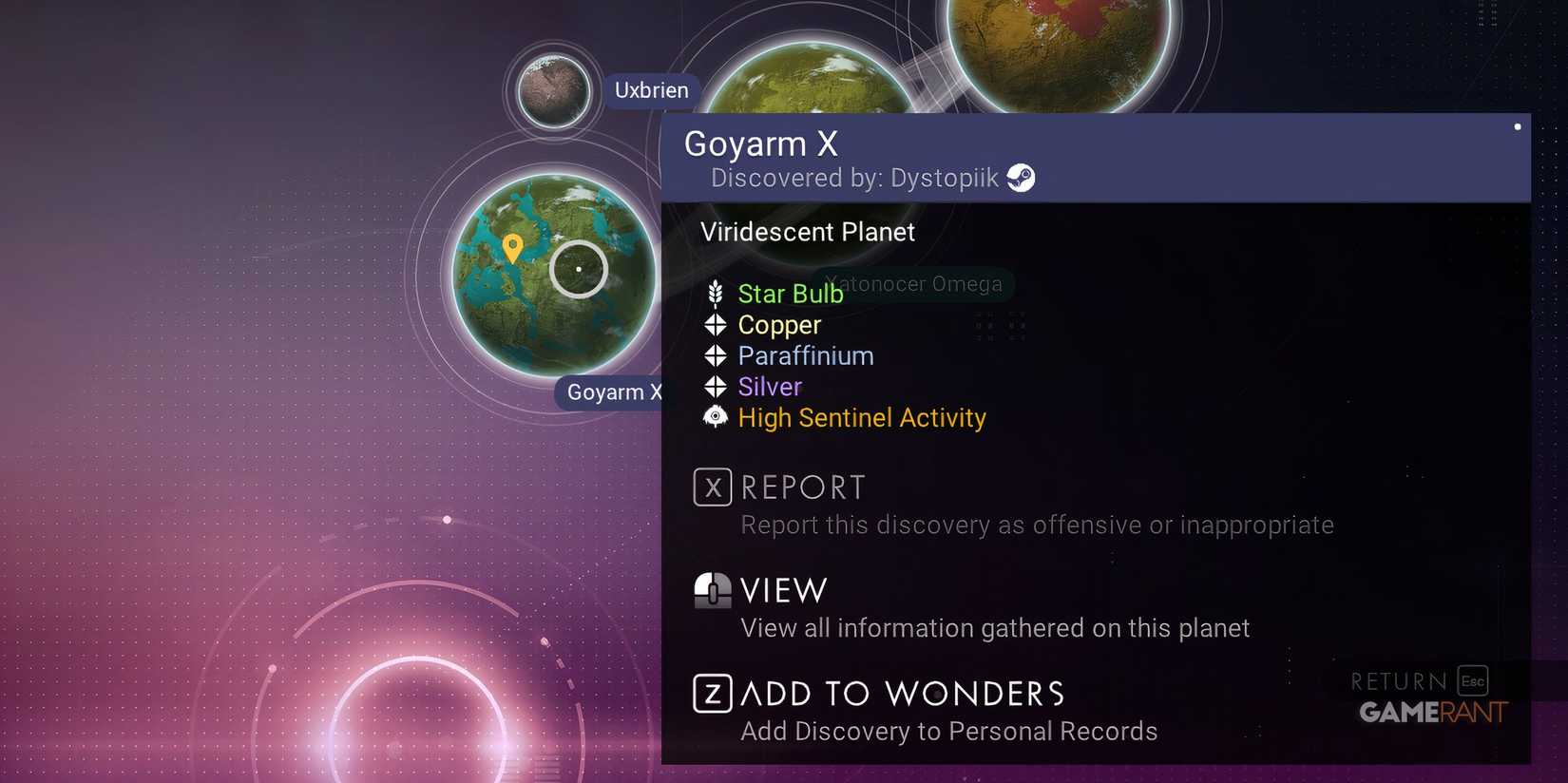
Task: Click the Copper resource diamond icon
Action: click(716, 325)
